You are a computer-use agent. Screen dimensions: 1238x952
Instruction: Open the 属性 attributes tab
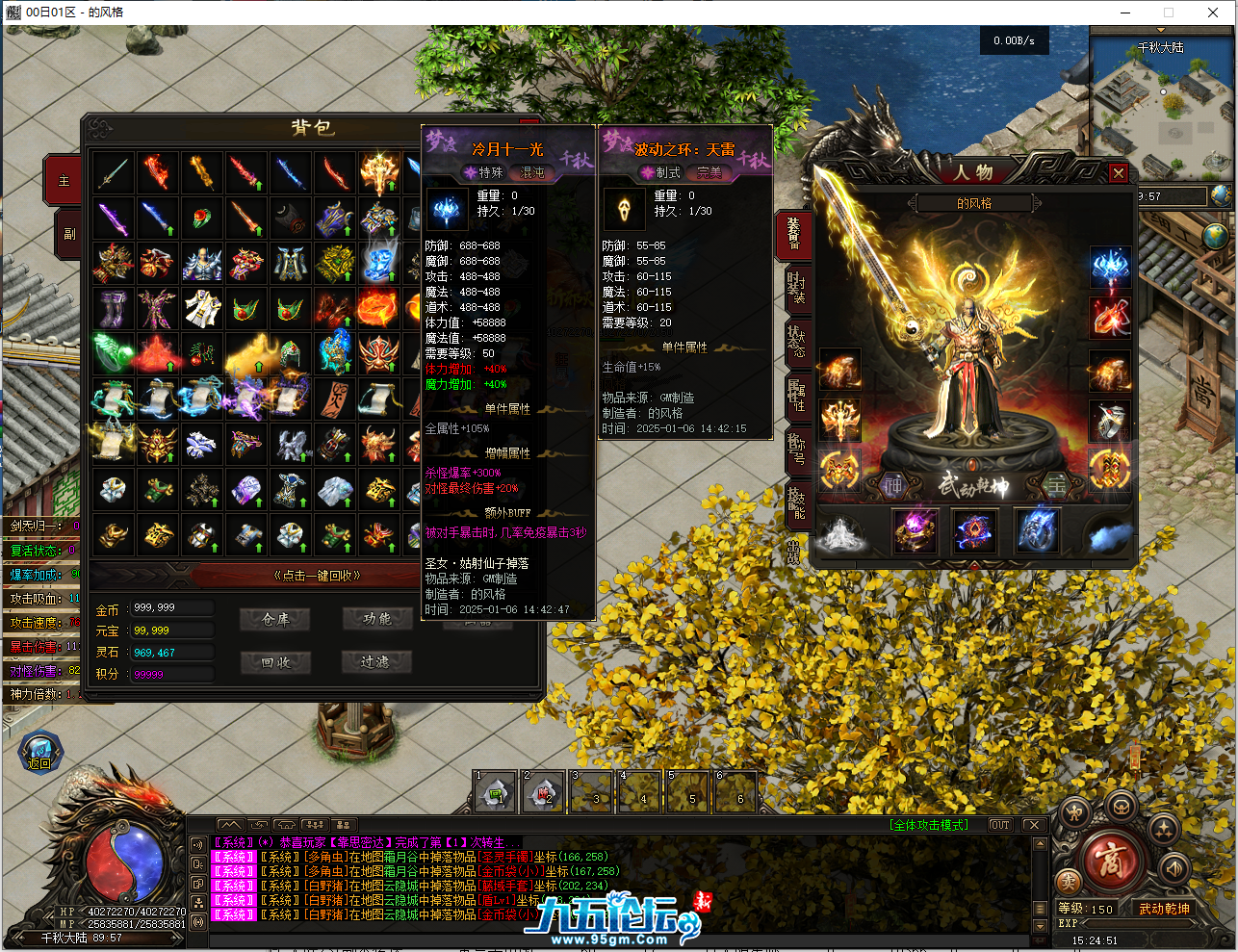click(795, 394)
